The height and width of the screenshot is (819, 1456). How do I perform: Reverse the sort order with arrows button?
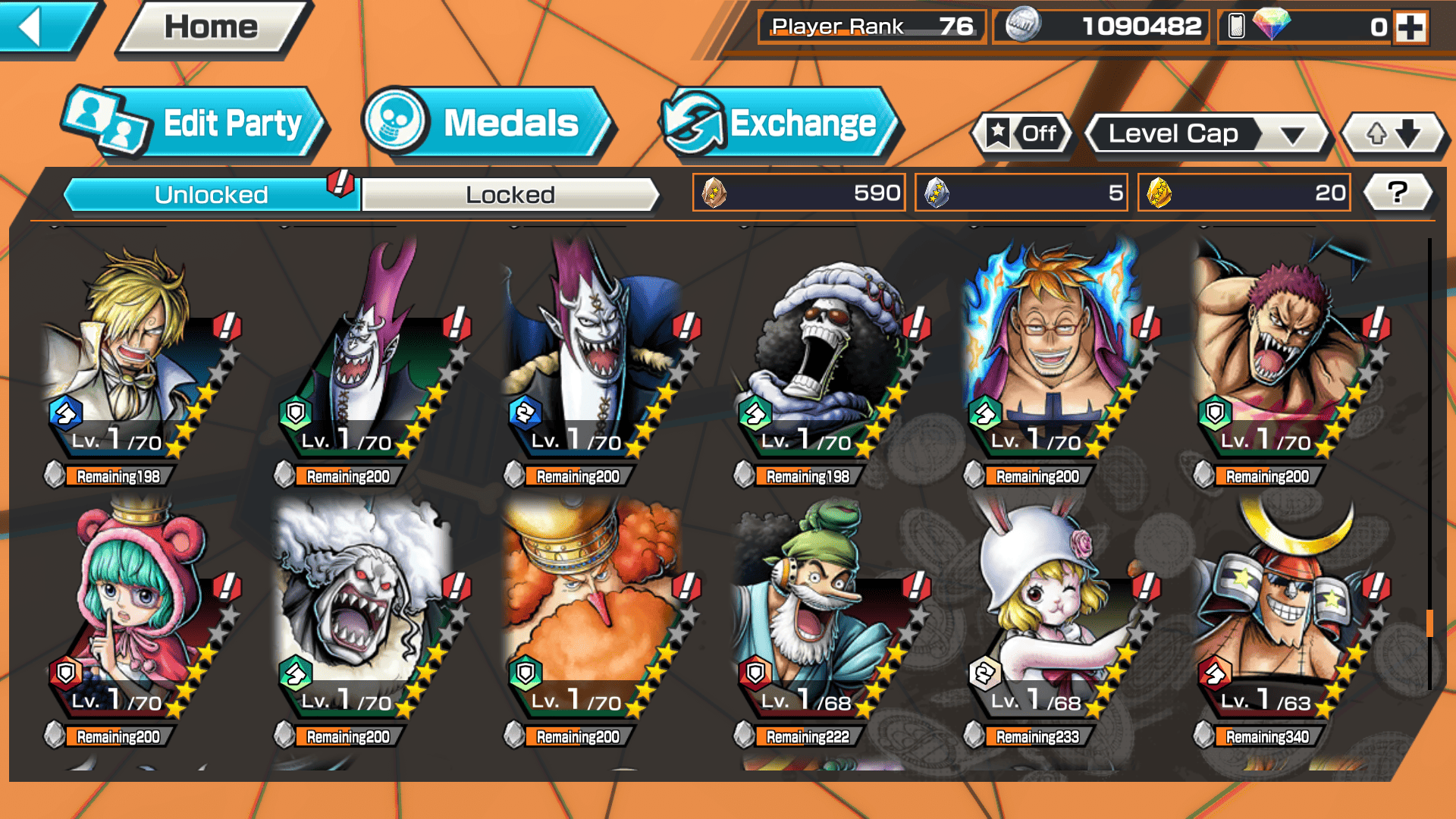point(1393,134)
